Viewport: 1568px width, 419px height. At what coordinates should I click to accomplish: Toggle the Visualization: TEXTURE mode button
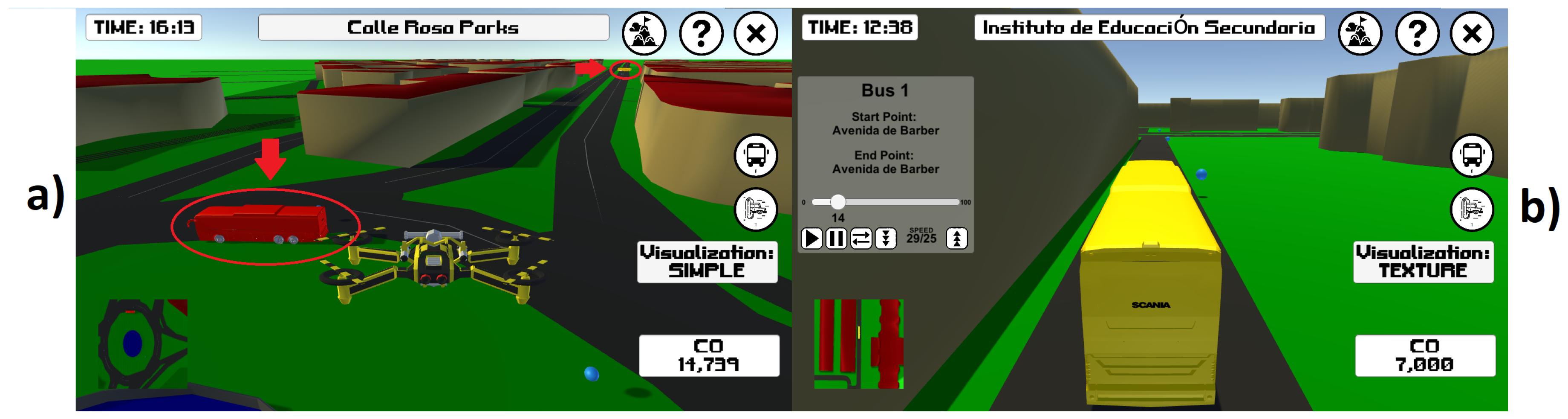[x=1423, y=262]
